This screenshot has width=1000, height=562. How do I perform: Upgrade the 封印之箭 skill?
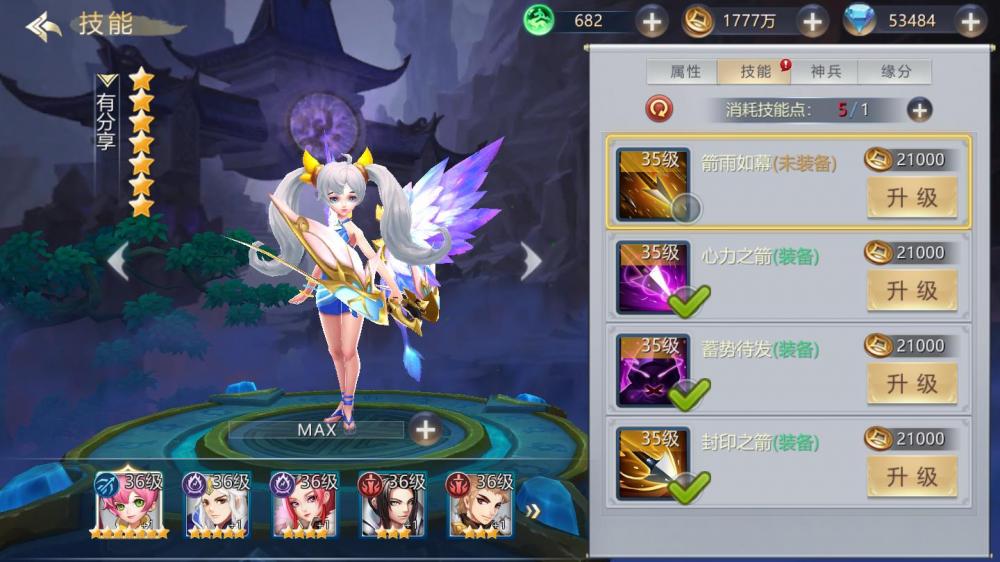[x=911, y=477]
